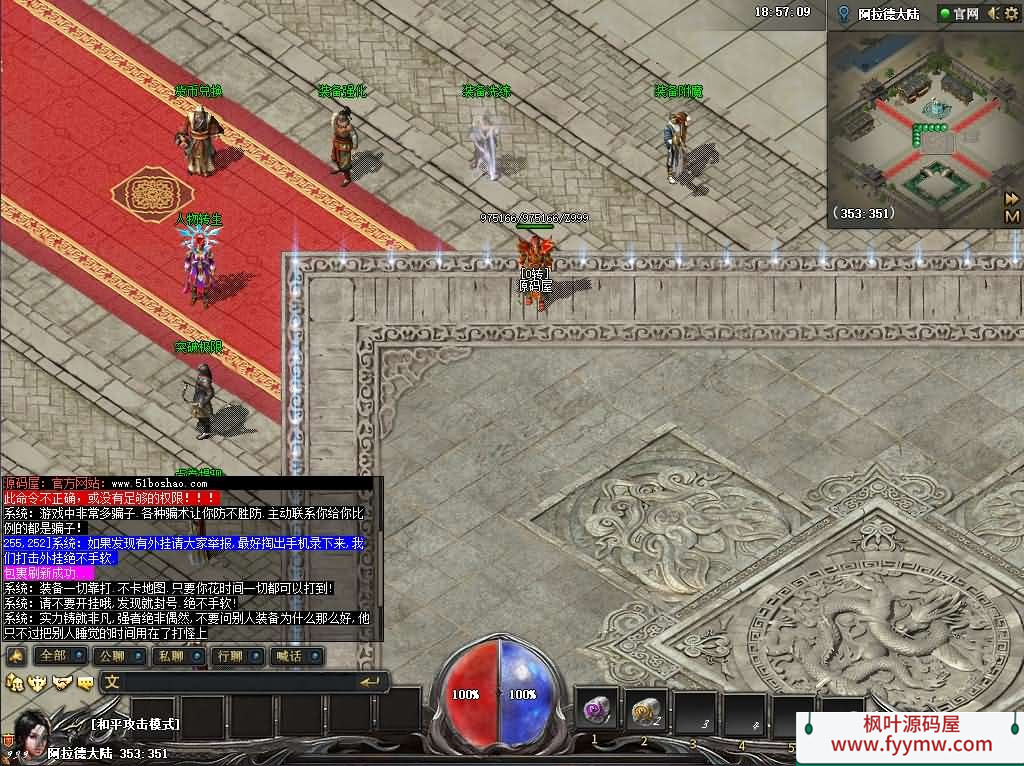Screen dimensions: 1024x766
Task: Switch to the 全部 chat channel
Action: click(x=52, y=656)
